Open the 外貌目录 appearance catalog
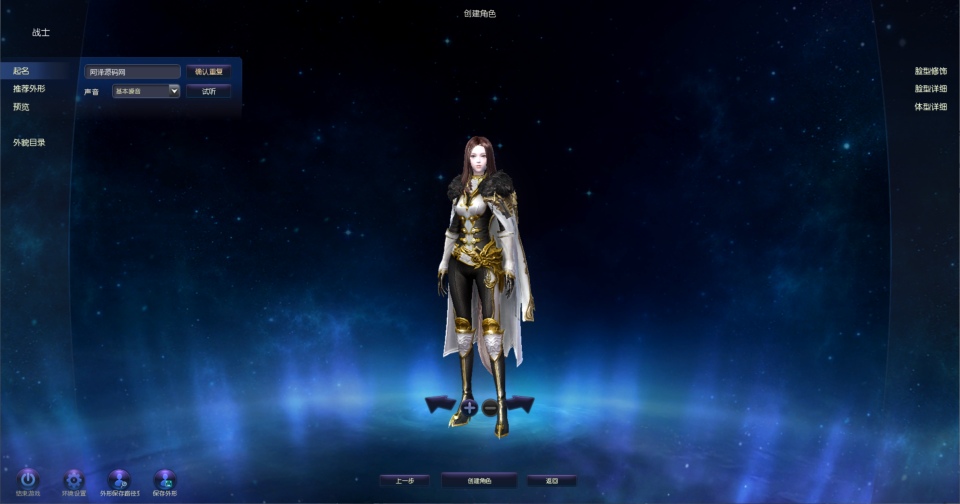This screenshot has height=504, width=960. pyautogui.click(x=29, y=142)
